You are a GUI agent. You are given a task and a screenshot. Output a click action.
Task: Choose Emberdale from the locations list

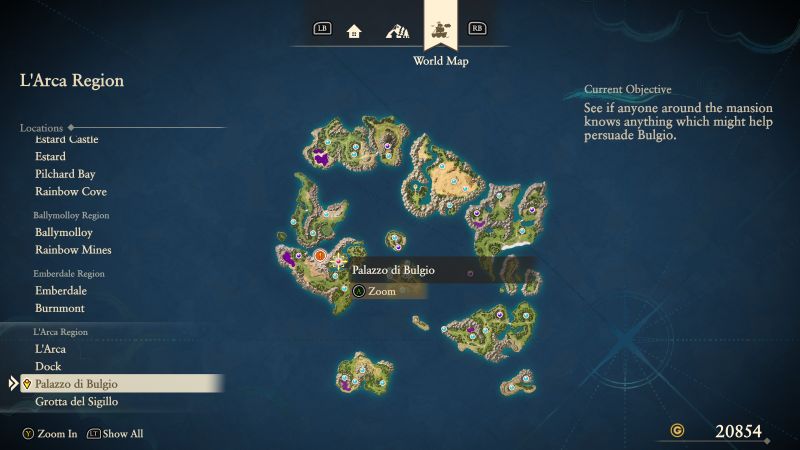pos(61,290)
